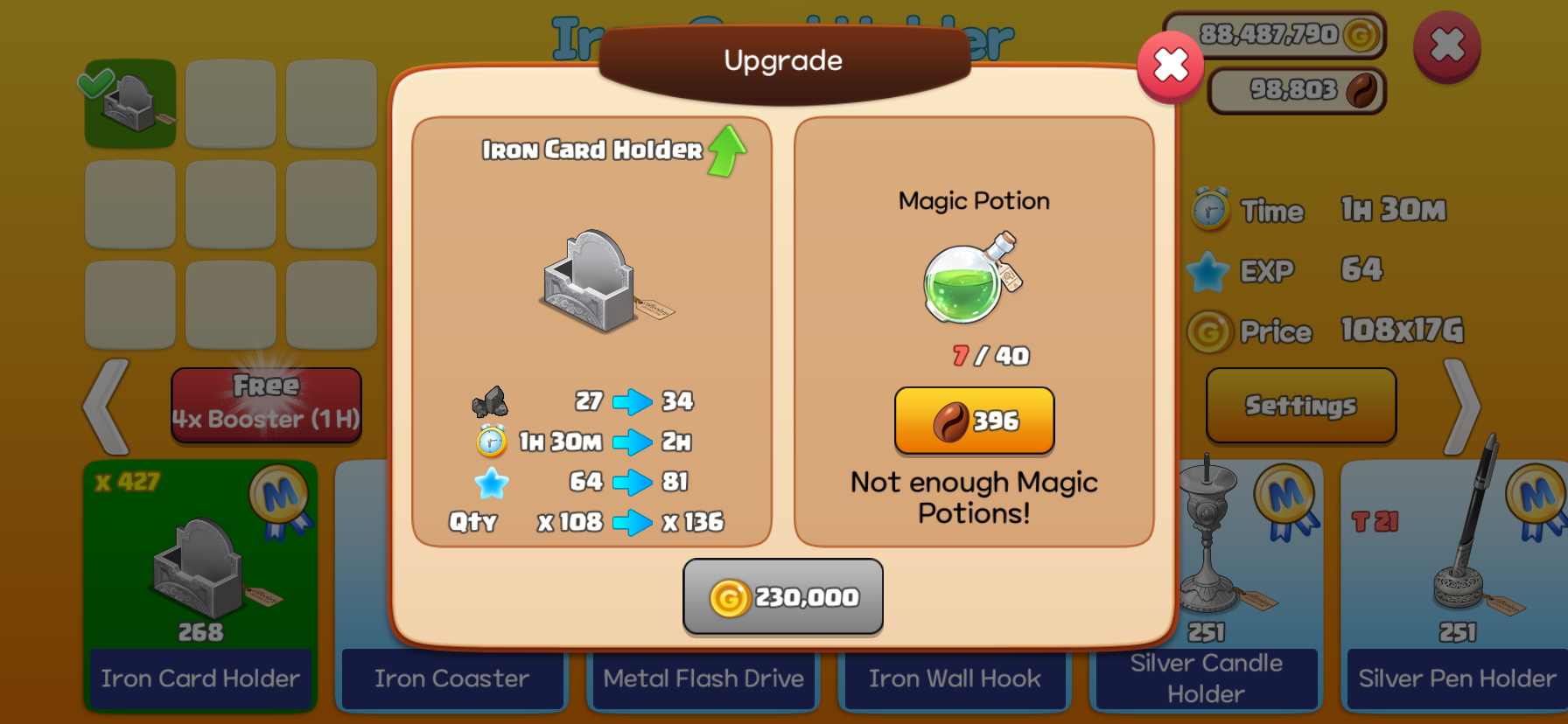Image resolution: width=1568 pixels, height=724 pixels.
Task: Open the crafting Settings button
Action: (1300, 406)
